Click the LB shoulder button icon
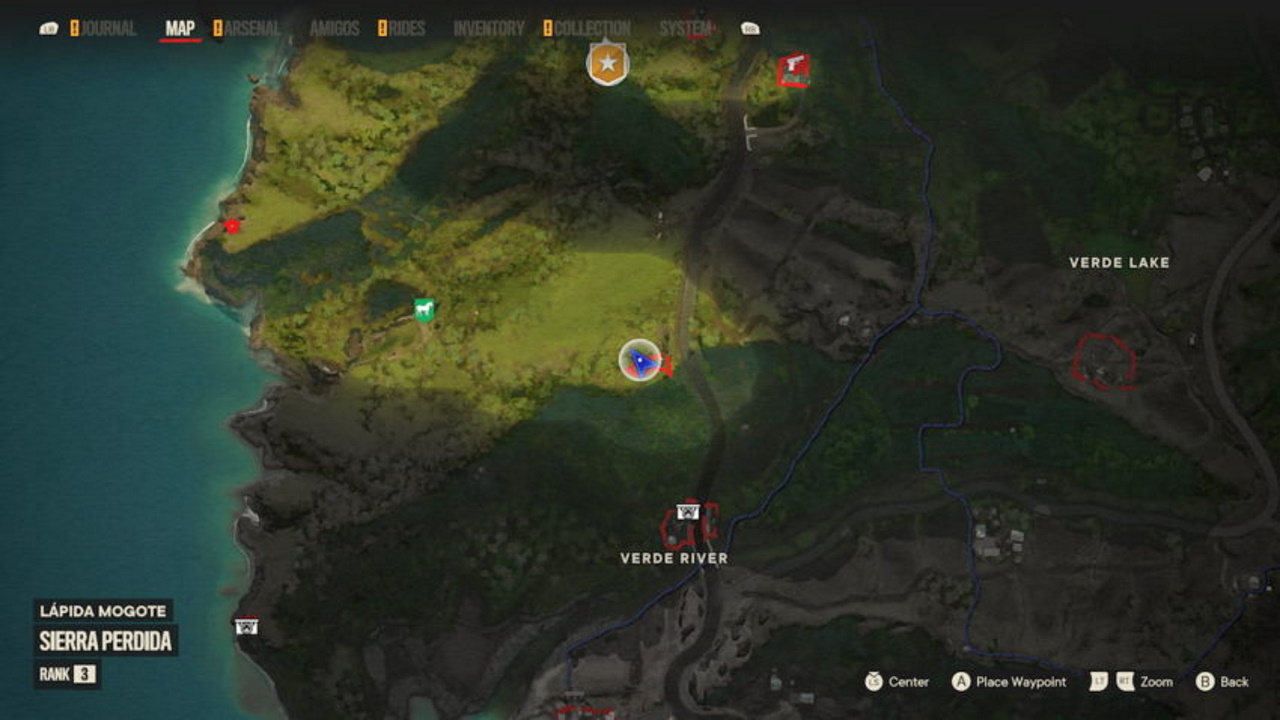The width and height of the screenshot is (1280, 720). pos(47,27)
